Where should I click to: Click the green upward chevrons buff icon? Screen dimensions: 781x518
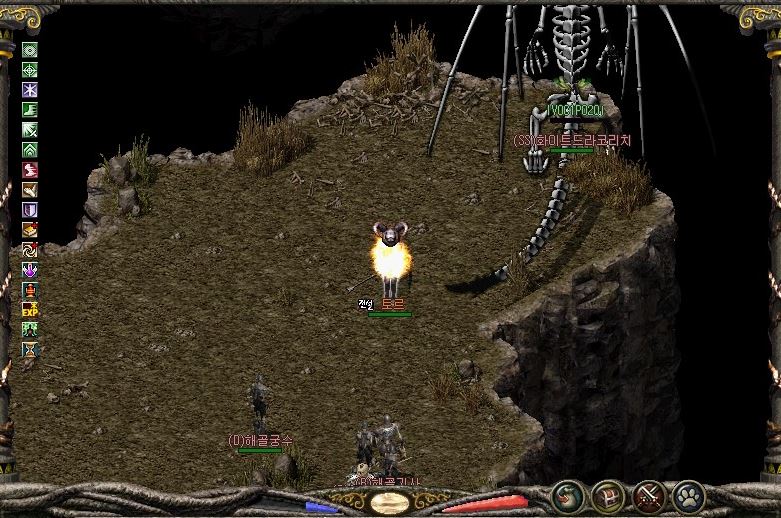(30, 150)
